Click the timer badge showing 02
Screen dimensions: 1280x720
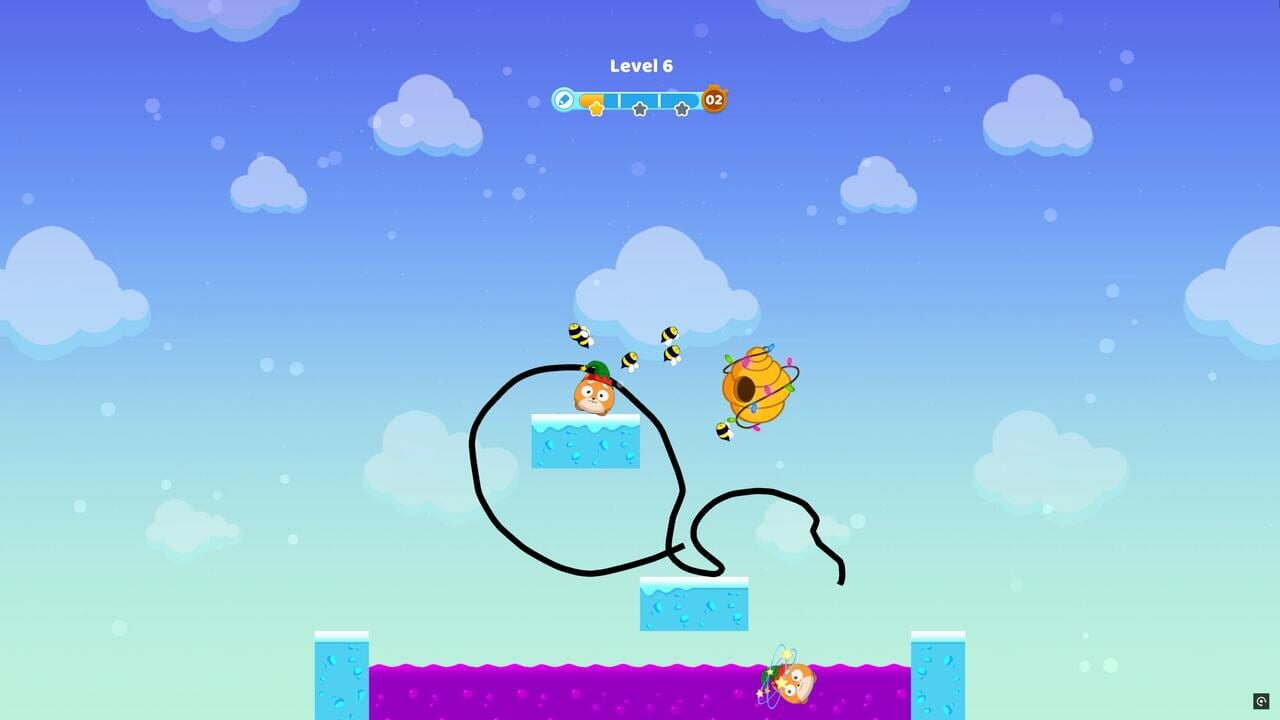(716, 100)
